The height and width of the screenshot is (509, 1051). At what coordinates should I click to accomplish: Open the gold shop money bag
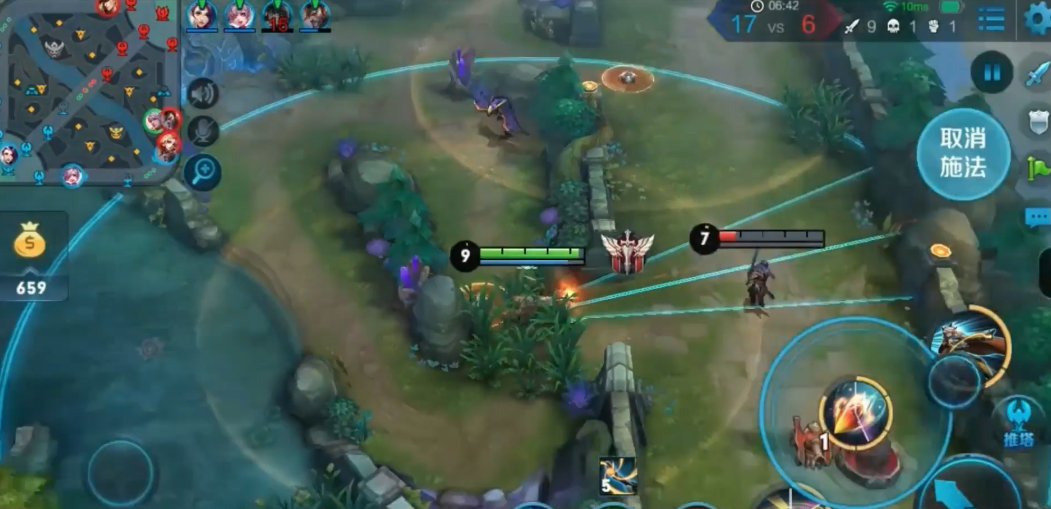31,241
